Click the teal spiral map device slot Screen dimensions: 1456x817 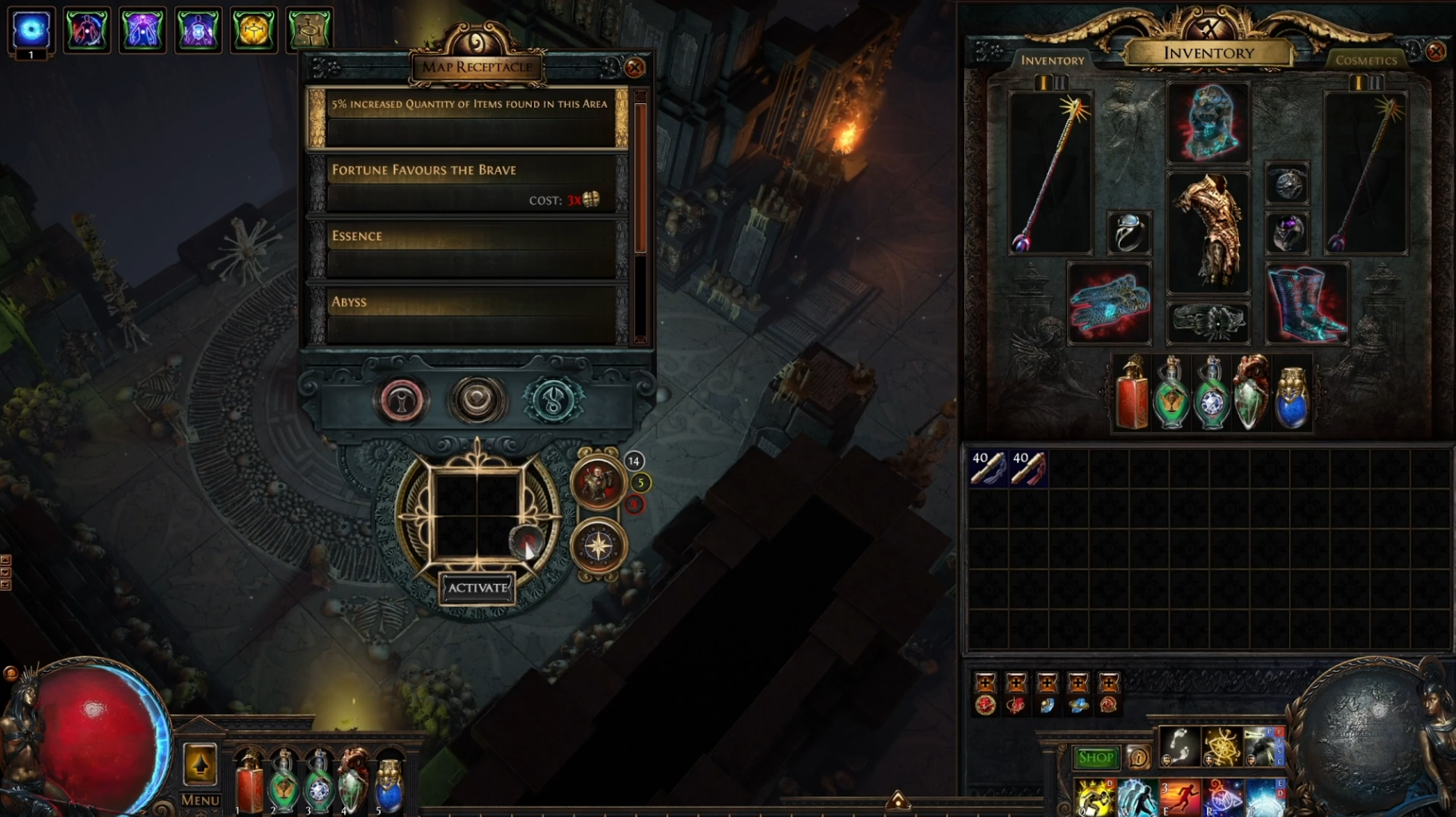(552, 400)
